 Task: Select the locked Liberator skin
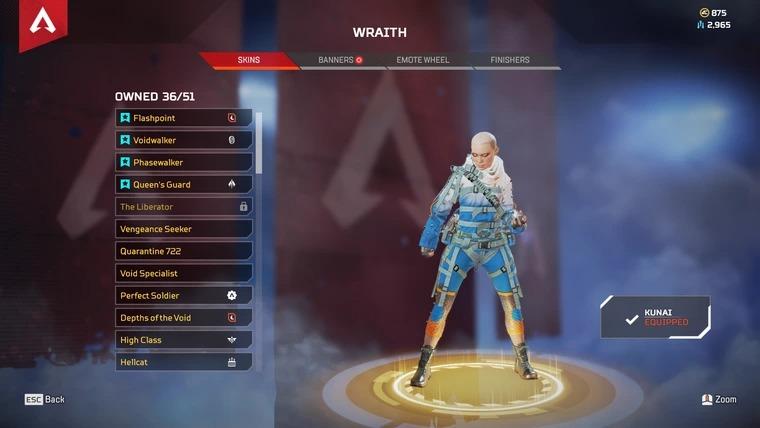coord(184,207)
